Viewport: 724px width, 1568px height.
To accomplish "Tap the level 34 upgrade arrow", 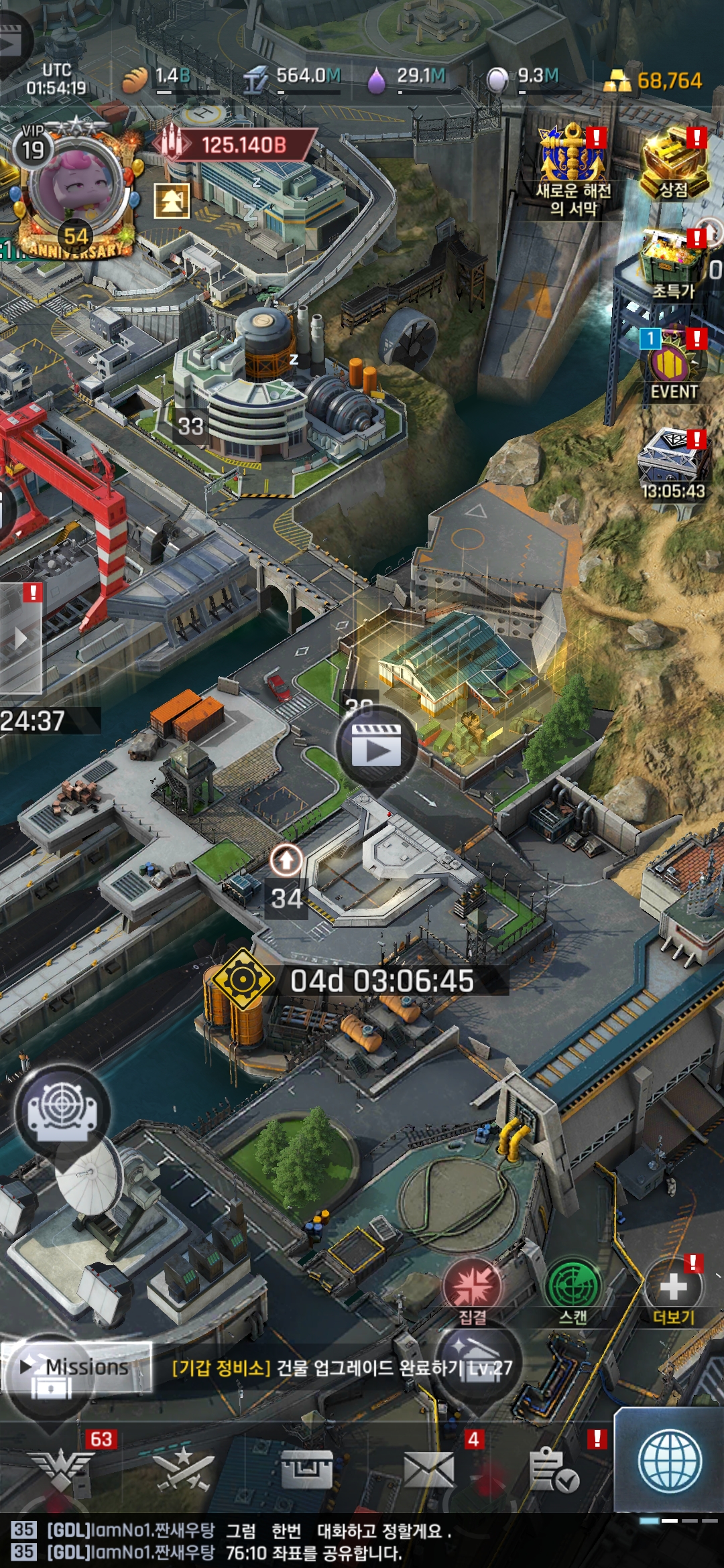I will coord(286,860).
